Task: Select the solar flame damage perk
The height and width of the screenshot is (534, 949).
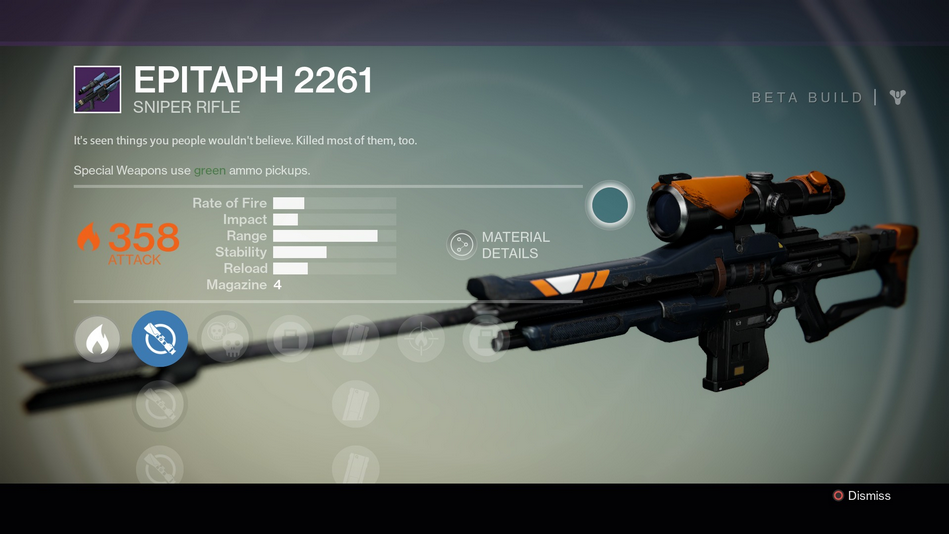Action: 97,340
